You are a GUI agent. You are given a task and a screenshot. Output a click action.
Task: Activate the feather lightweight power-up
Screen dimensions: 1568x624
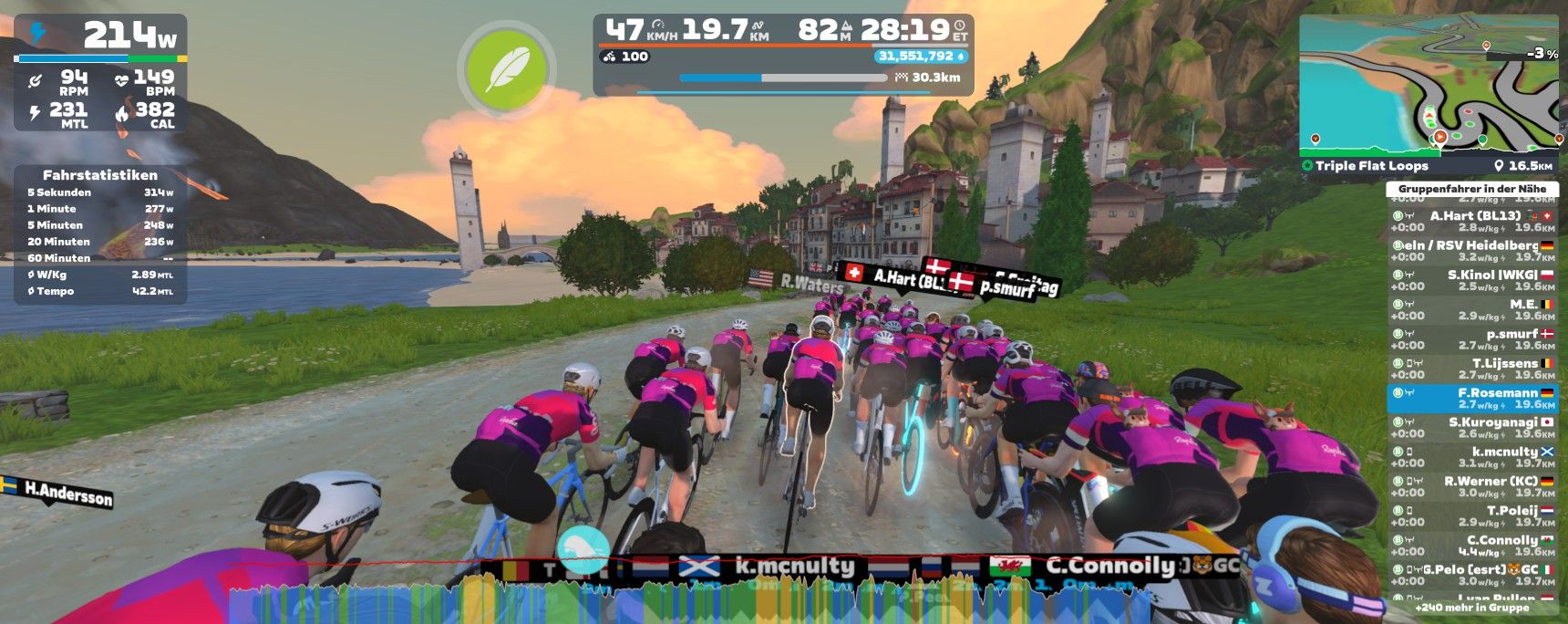tap(507, 69)
